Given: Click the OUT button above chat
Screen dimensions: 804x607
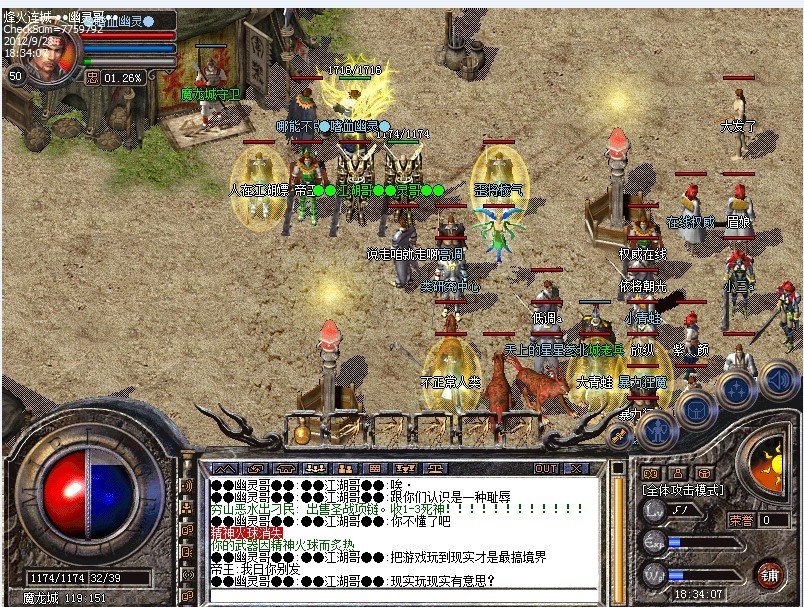Looking at the screenshot, I should [x=546, y=468].
